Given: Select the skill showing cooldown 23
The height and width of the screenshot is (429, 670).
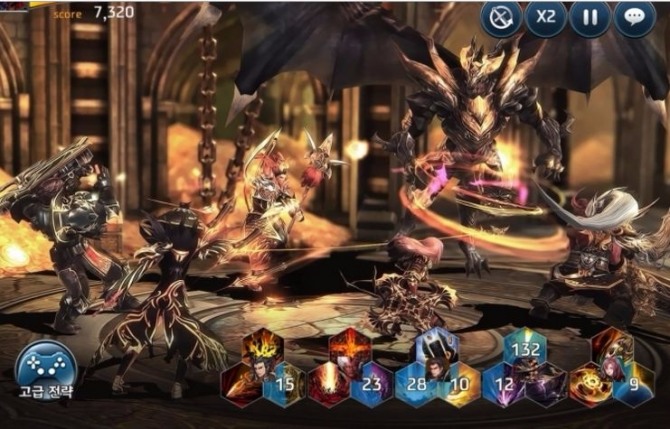Looking at the screenshot, I should 372,385.
